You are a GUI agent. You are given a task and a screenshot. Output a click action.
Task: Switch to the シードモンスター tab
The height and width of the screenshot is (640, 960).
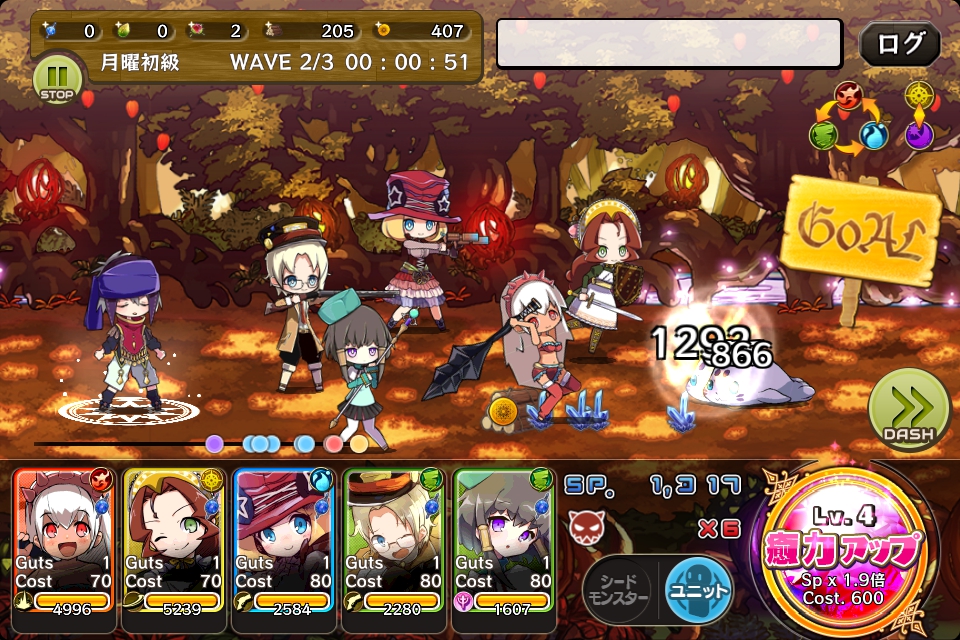pos(617,588)
